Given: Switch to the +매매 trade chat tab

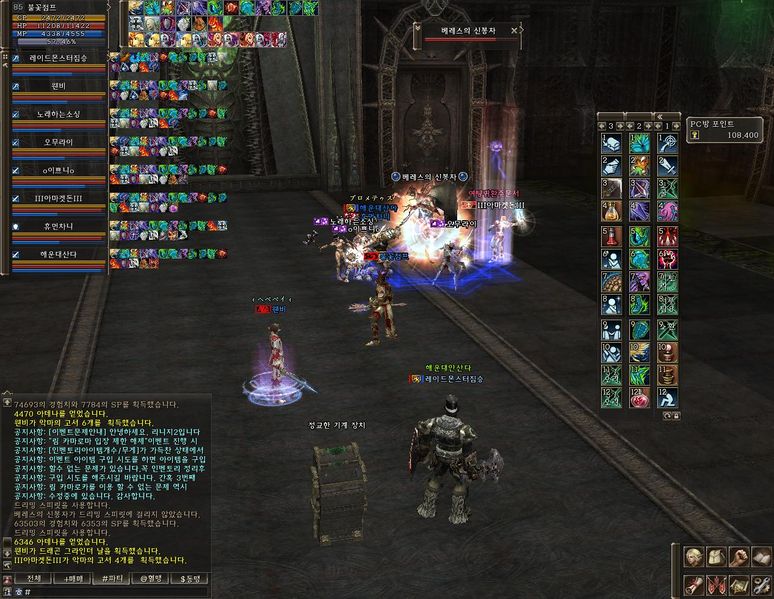Looking at the screenshot, I should click(x=72, y=578).
